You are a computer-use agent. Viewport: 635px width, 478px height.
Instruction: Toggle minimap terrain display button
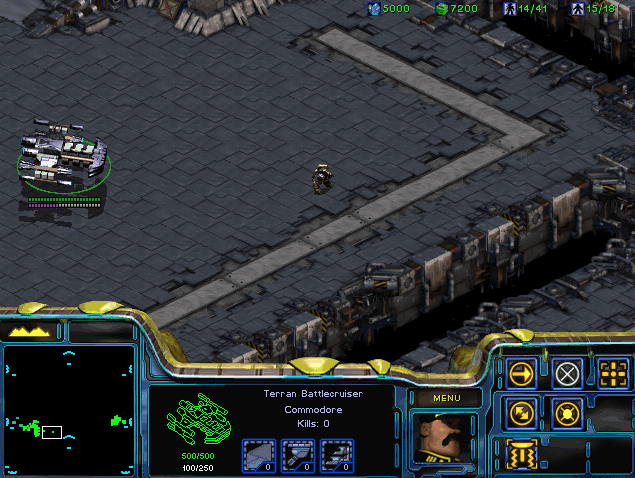click(x=31, y=331)
